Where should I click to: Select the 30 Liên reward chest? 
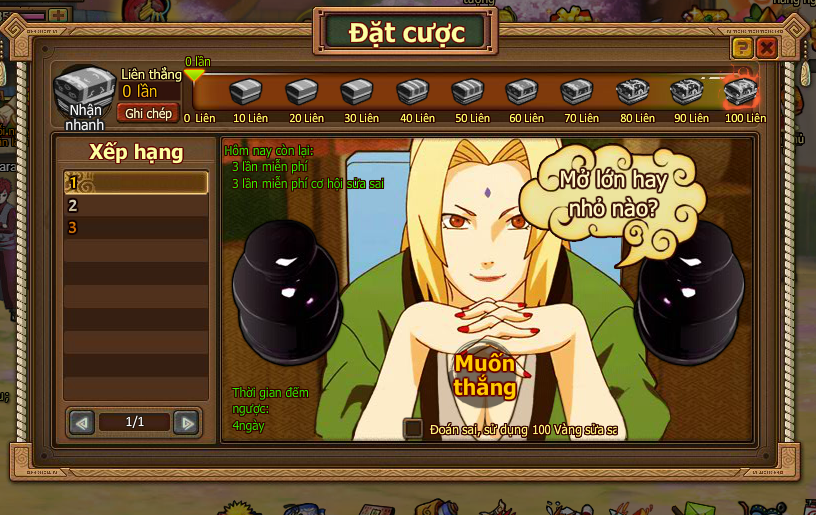(357, 93)
